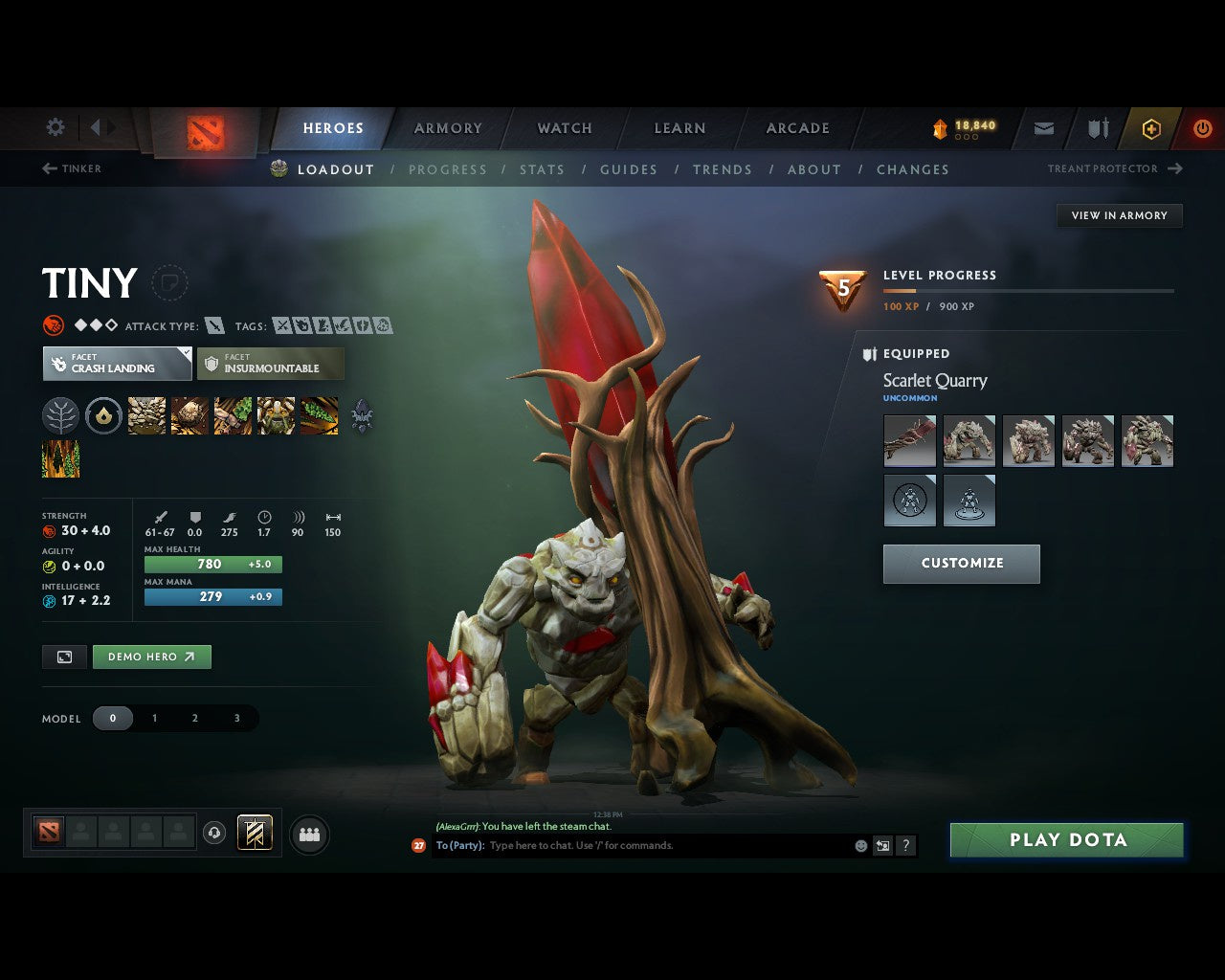Select model variant 2
Image resolution: width=1225 pixels, height=980 pixels.
point(194,718)
